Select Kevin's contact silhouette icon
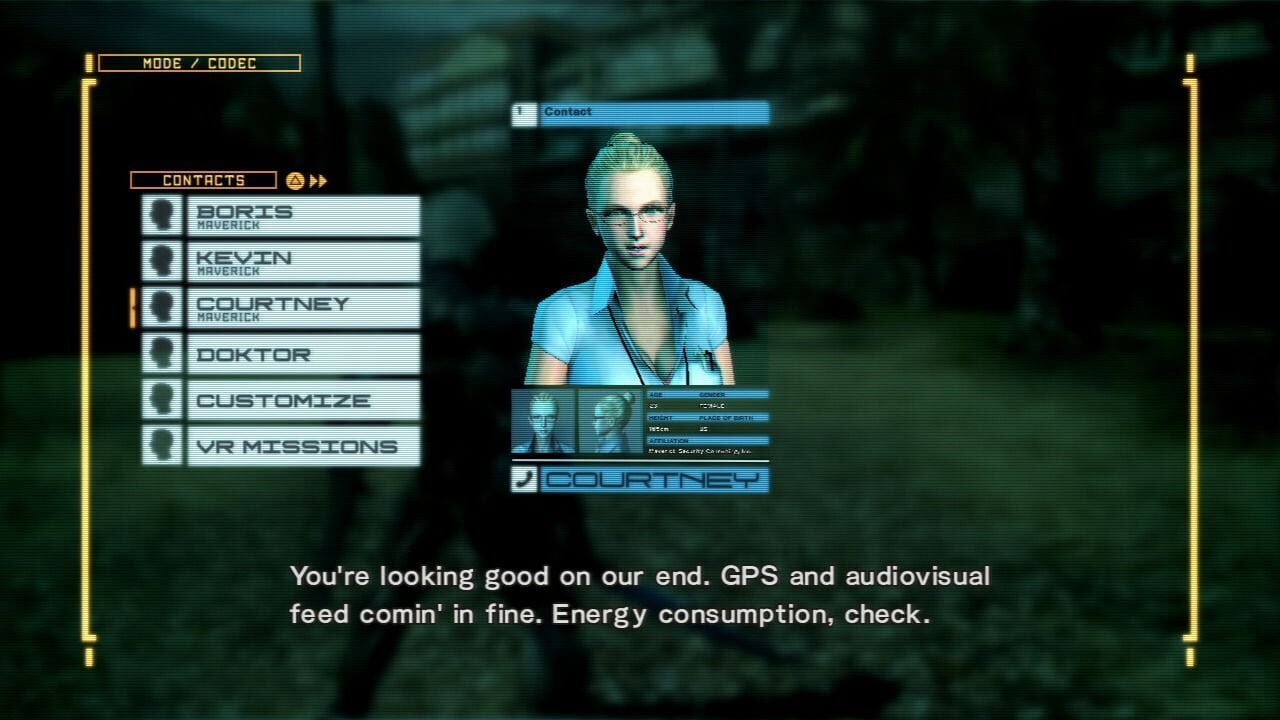 point(163,260)
